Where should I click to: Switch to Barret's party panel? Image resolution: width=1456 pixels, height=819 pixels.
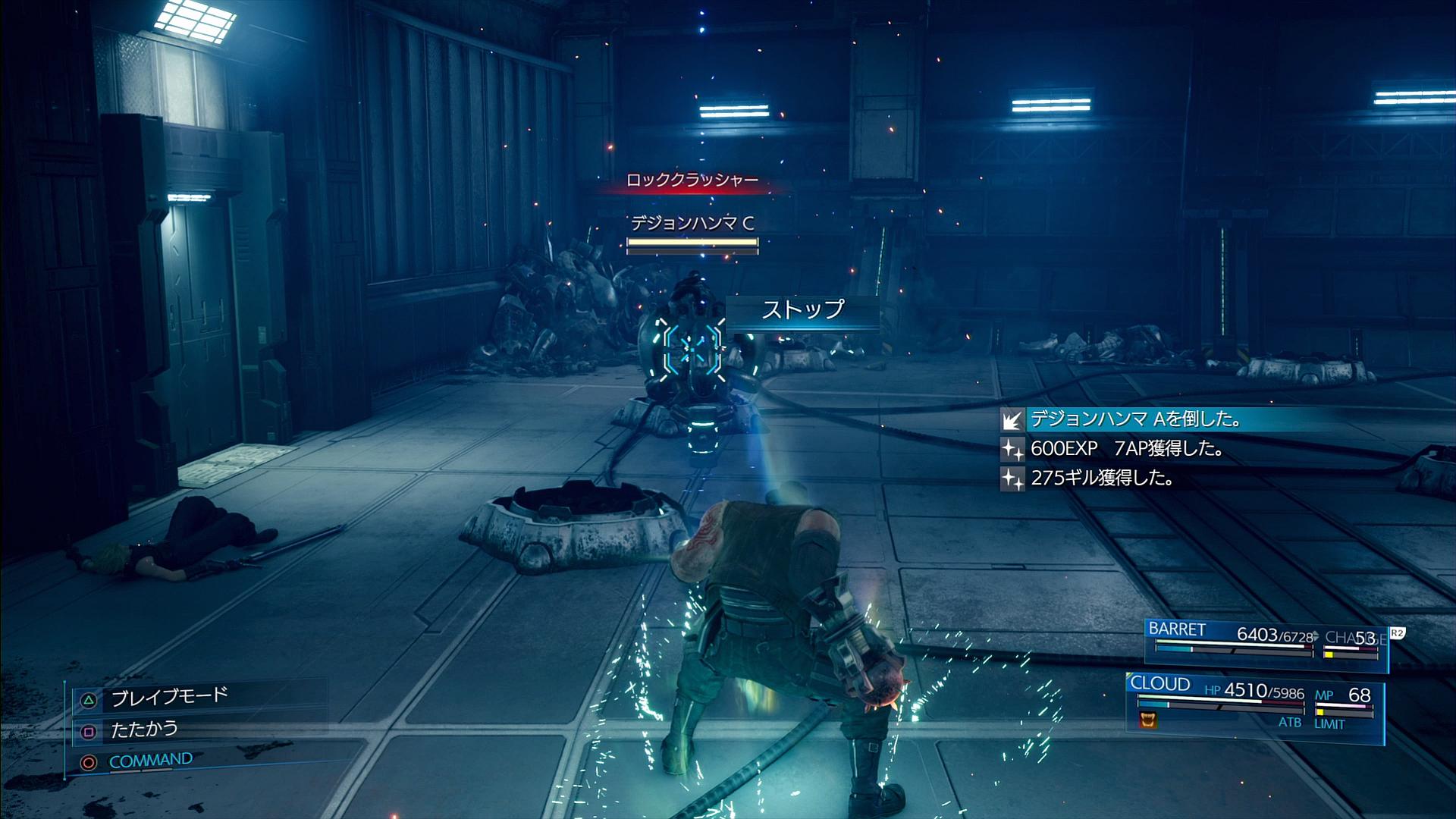[1265, 643]
